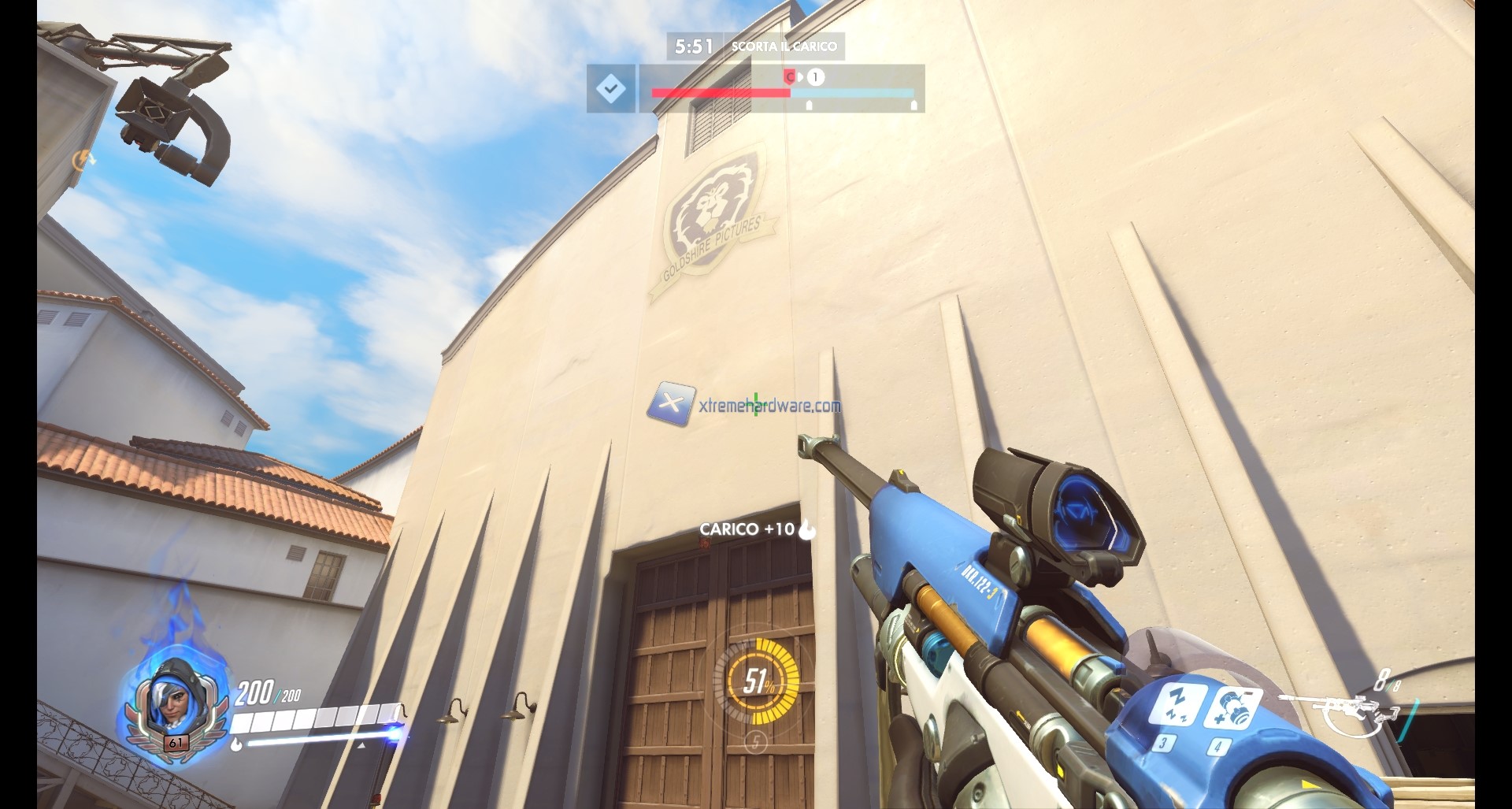This screenshot has width=1512, height=809.
Task: Toggle the xtremehardware X watermark button
Action: (673, 404)
